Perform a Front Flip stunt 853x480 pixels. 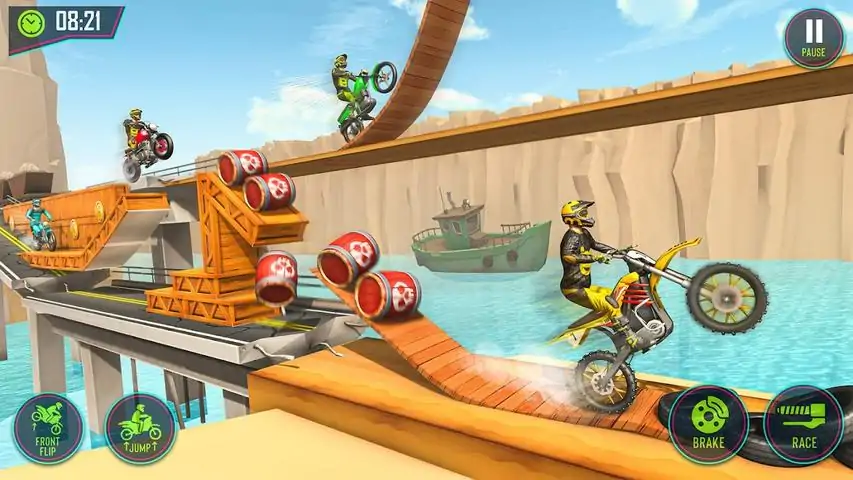(x=48, y=428)
